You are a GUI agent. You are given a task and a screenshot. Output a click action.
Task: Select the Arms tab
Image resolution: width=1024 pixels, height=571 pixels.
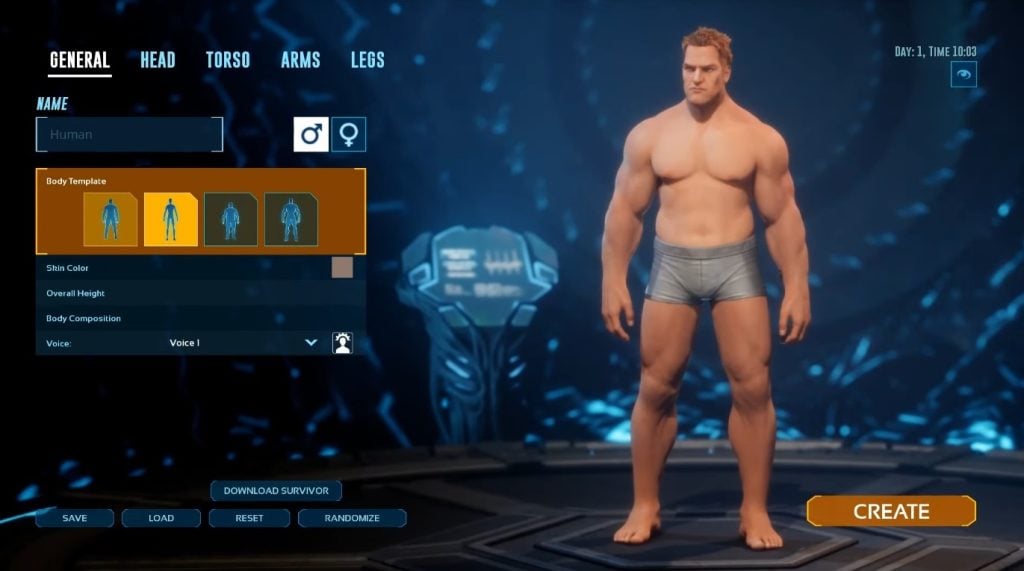pyautogui.click(x=300, y=60)
